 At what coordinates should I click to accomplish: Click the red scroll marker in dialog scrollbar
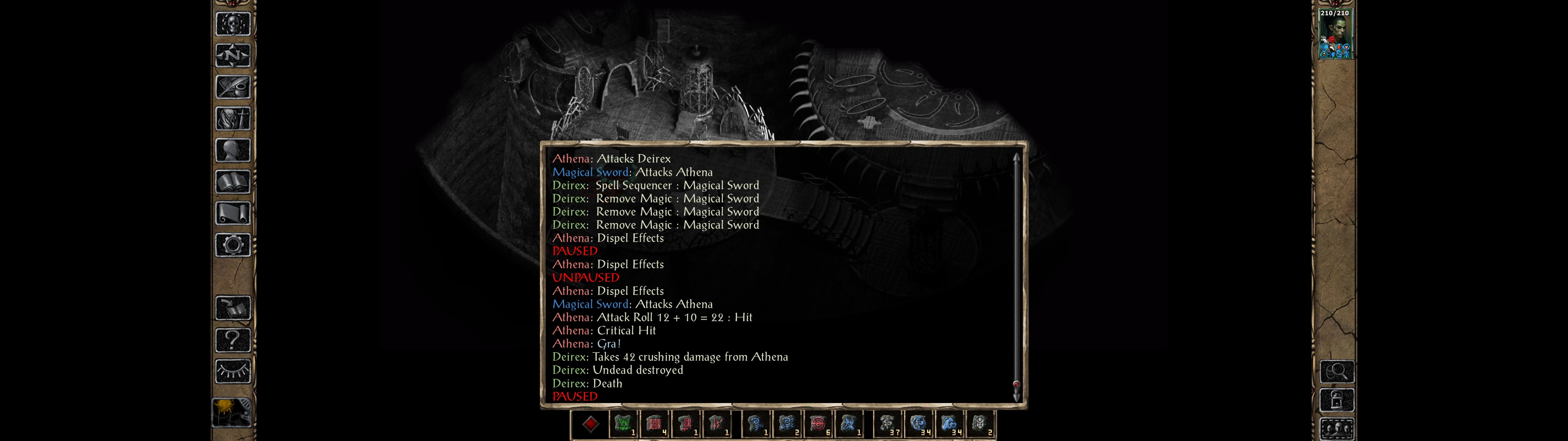pyautogui.click(x=1016, y=384)
